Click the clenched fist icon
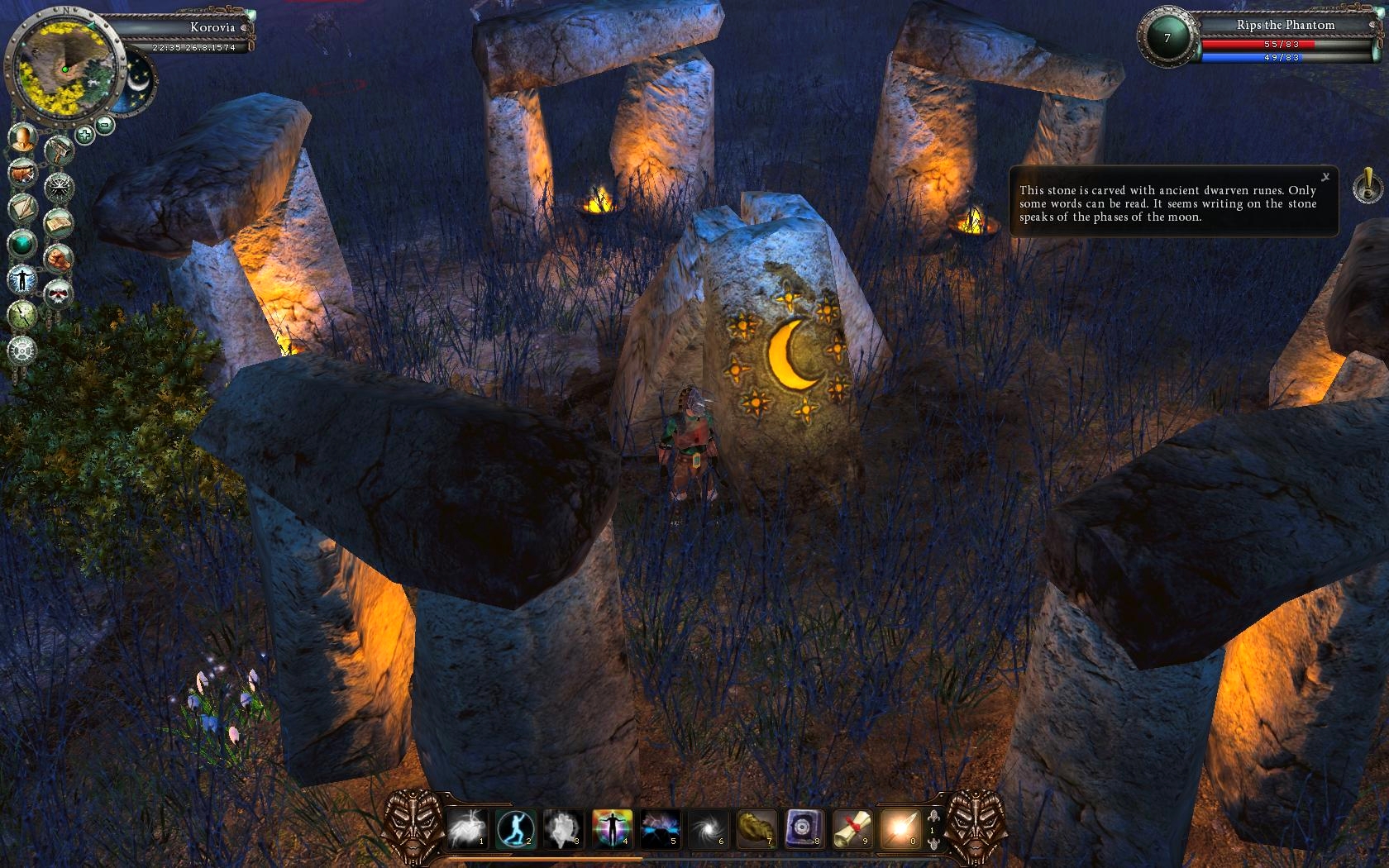Viewport: 1389px width, 868px height. (58, 259)
